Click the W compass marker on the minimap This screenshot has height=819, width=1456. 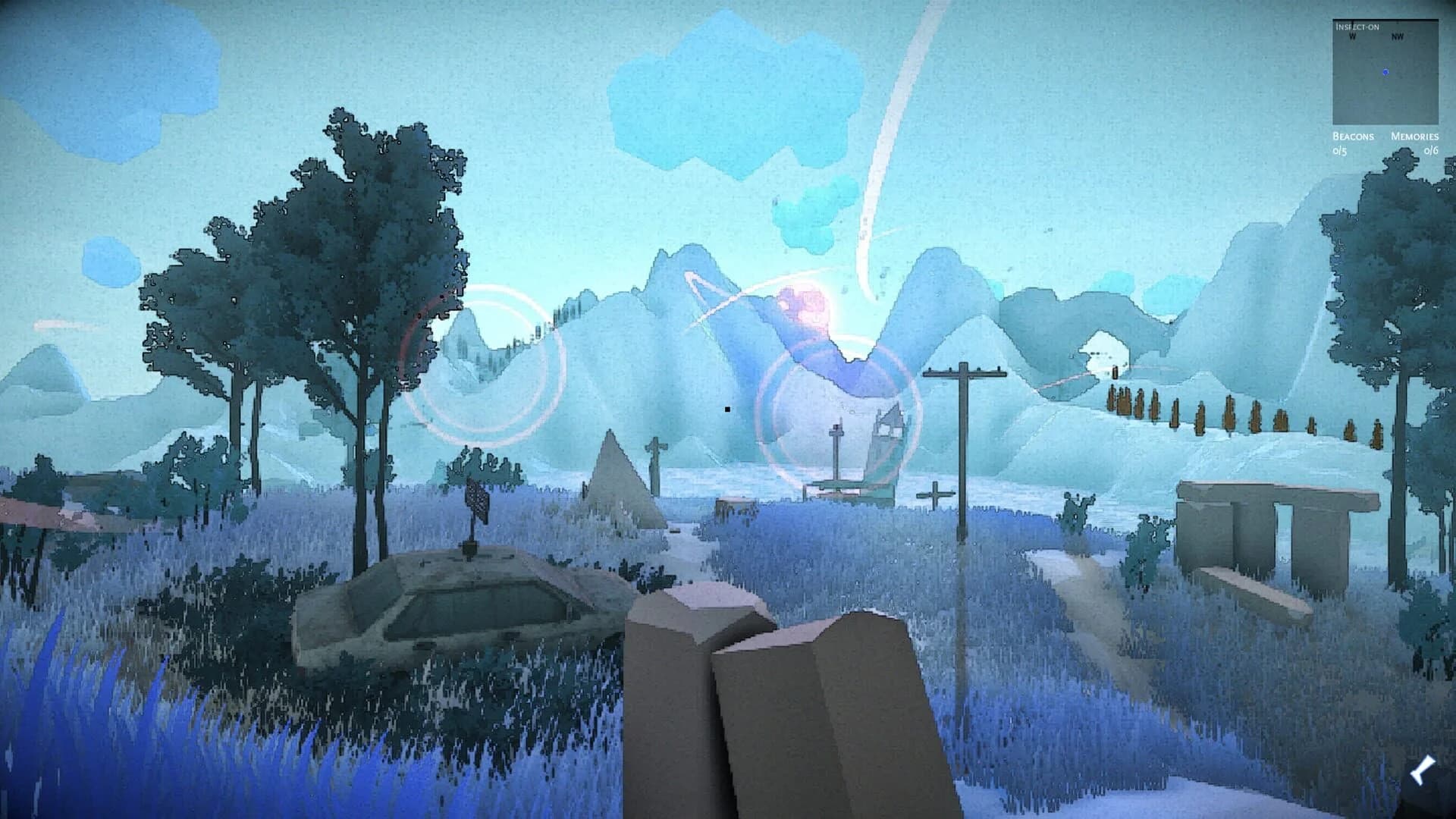1352,36
